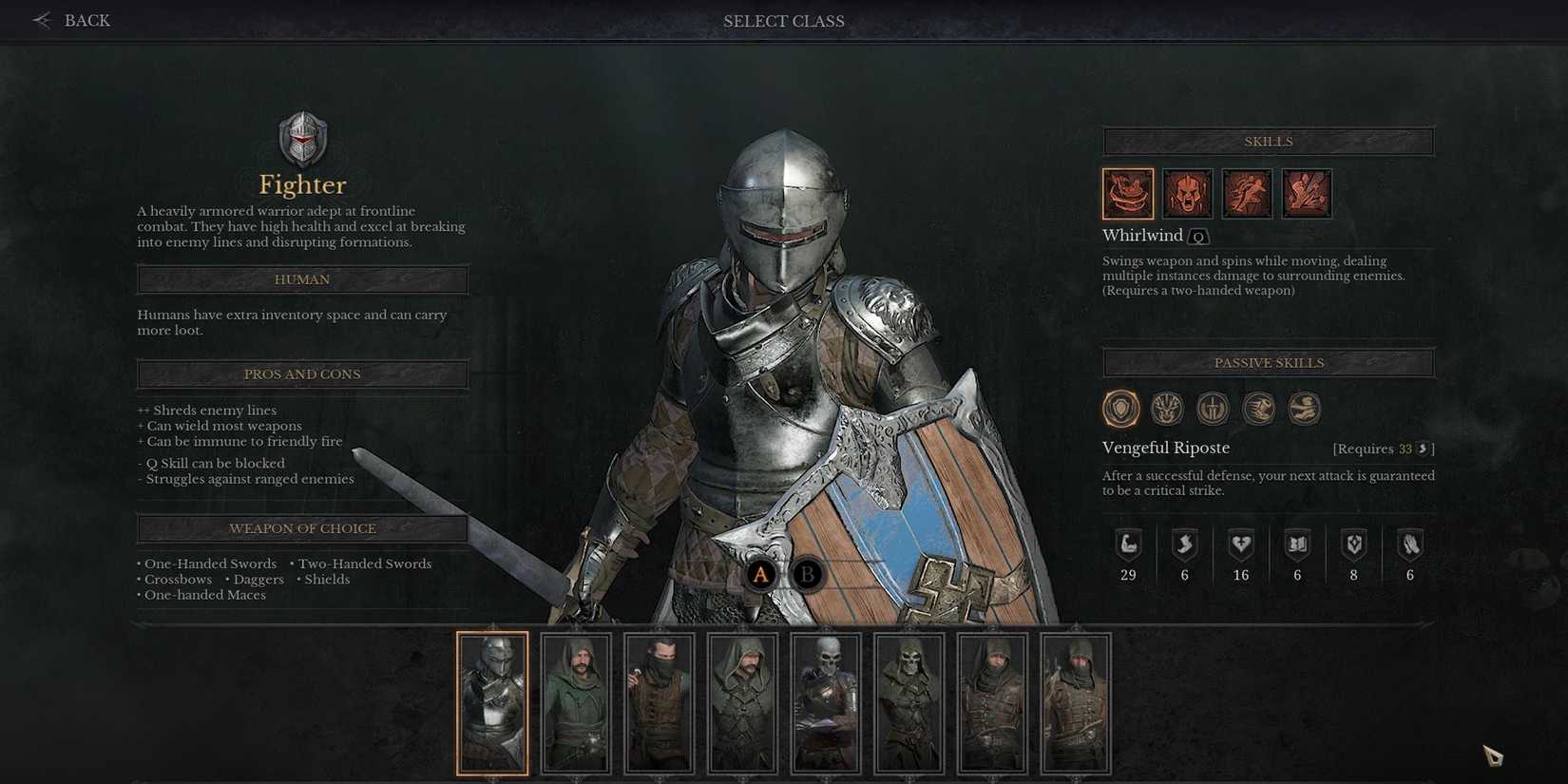Select the swift boot passive skill icon
Image resolution: width=1568 pixels, height=784 pixels.
point(1258,408)
